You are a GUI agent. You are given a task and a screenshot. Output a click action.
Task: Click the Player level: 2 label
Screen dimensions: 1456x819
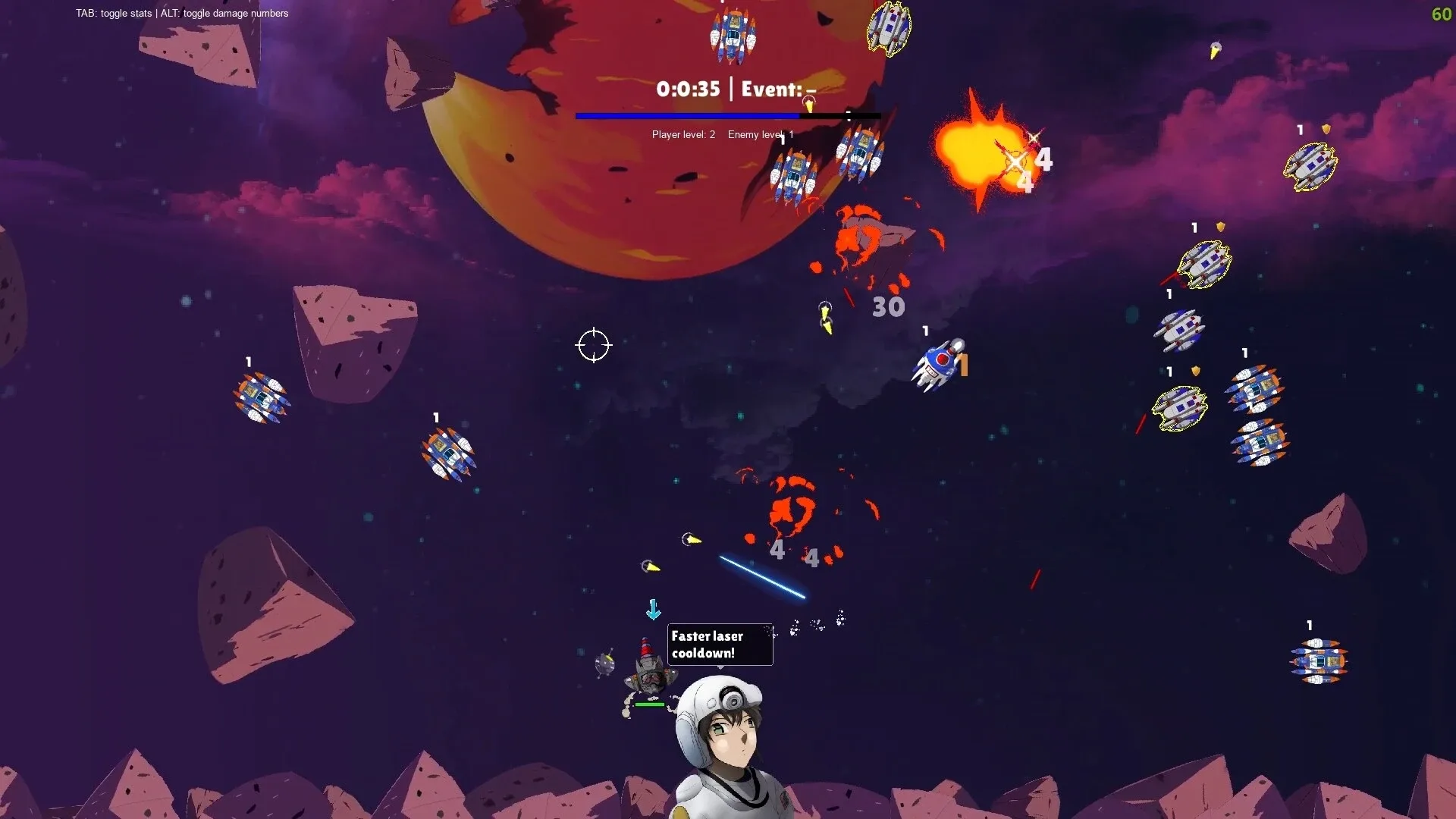coord(682,134)
